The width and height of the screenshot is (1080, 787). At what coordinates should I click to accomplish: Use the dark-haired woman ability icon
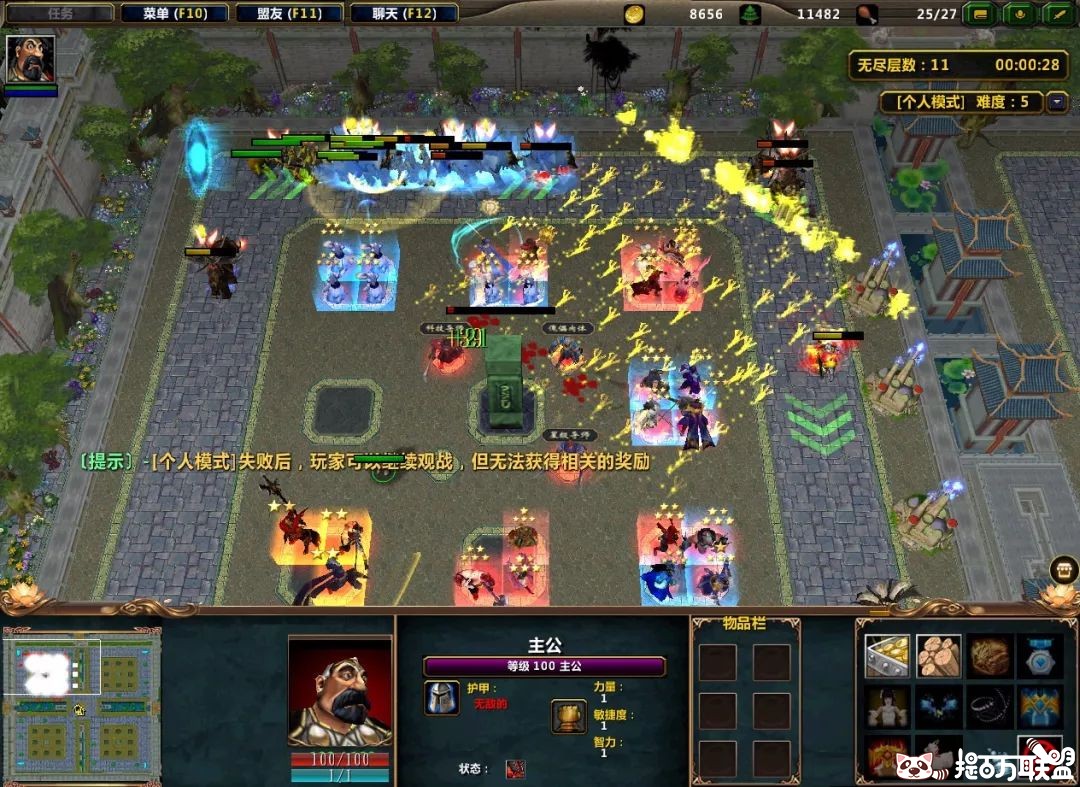887,707
